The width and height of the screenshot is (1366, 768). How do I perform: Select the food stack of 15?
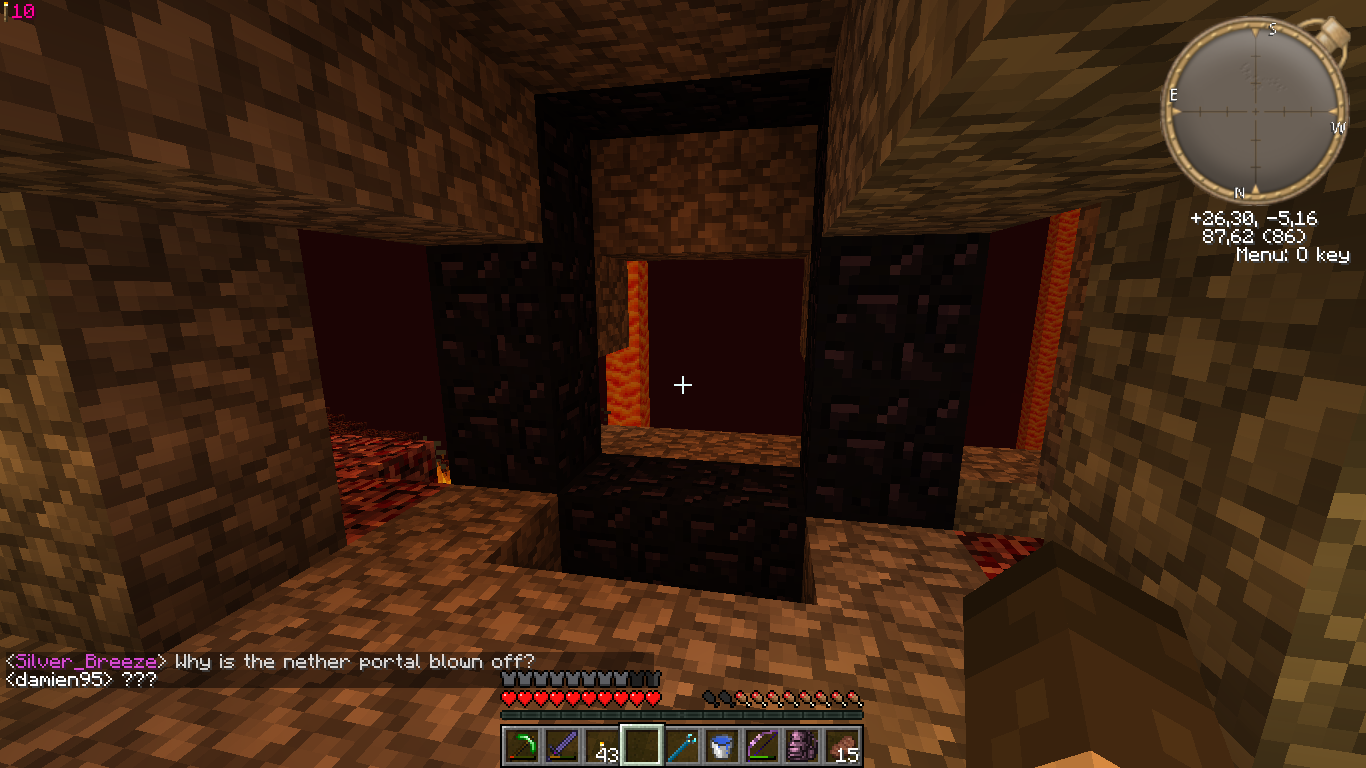[841, 746]
